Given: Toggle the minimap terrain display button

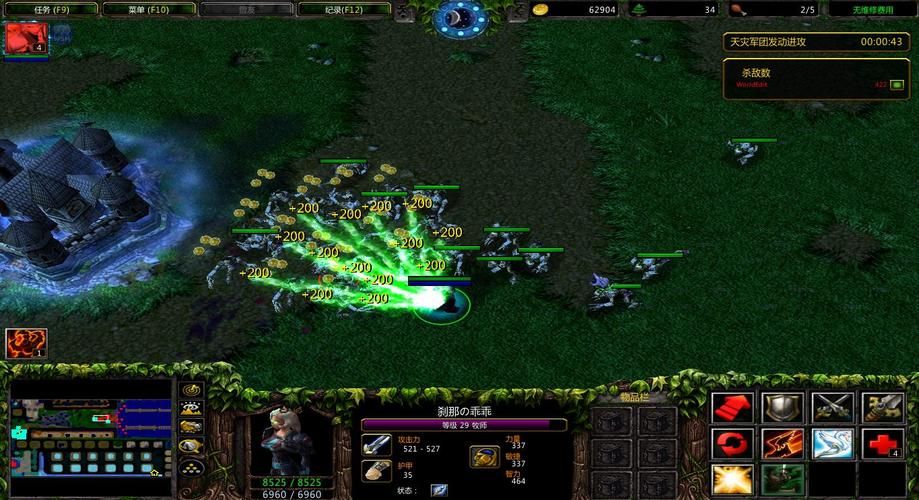Looking at the screenshot, I should 191,408.
